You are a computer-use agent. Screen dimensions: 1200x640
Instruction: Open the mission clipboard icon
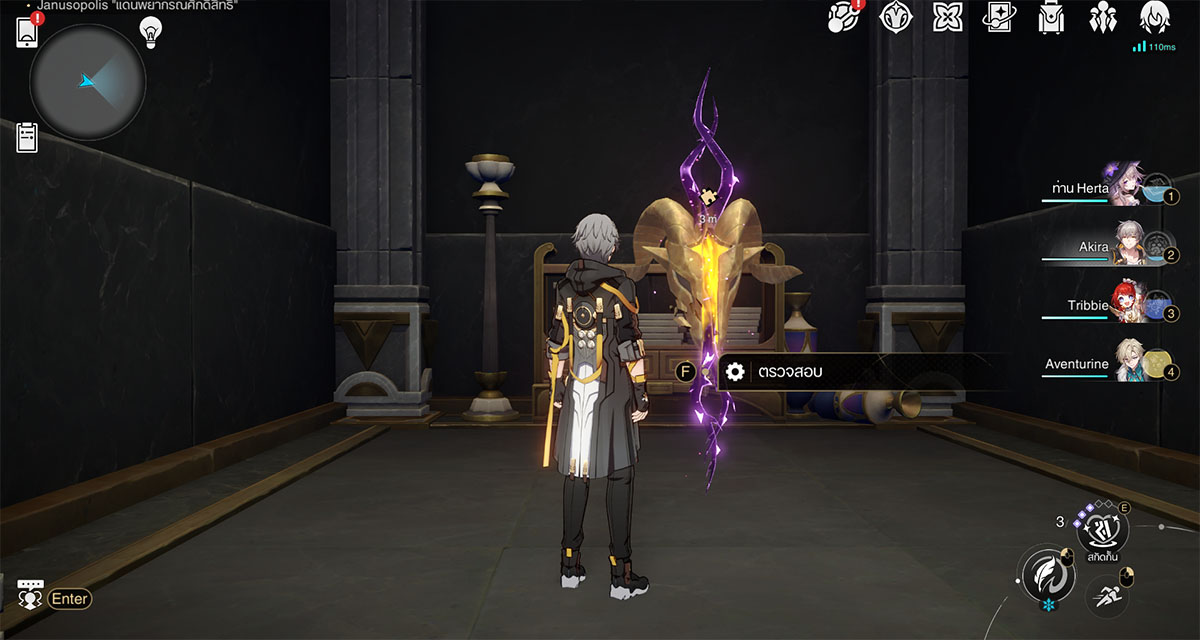[27, 138]
